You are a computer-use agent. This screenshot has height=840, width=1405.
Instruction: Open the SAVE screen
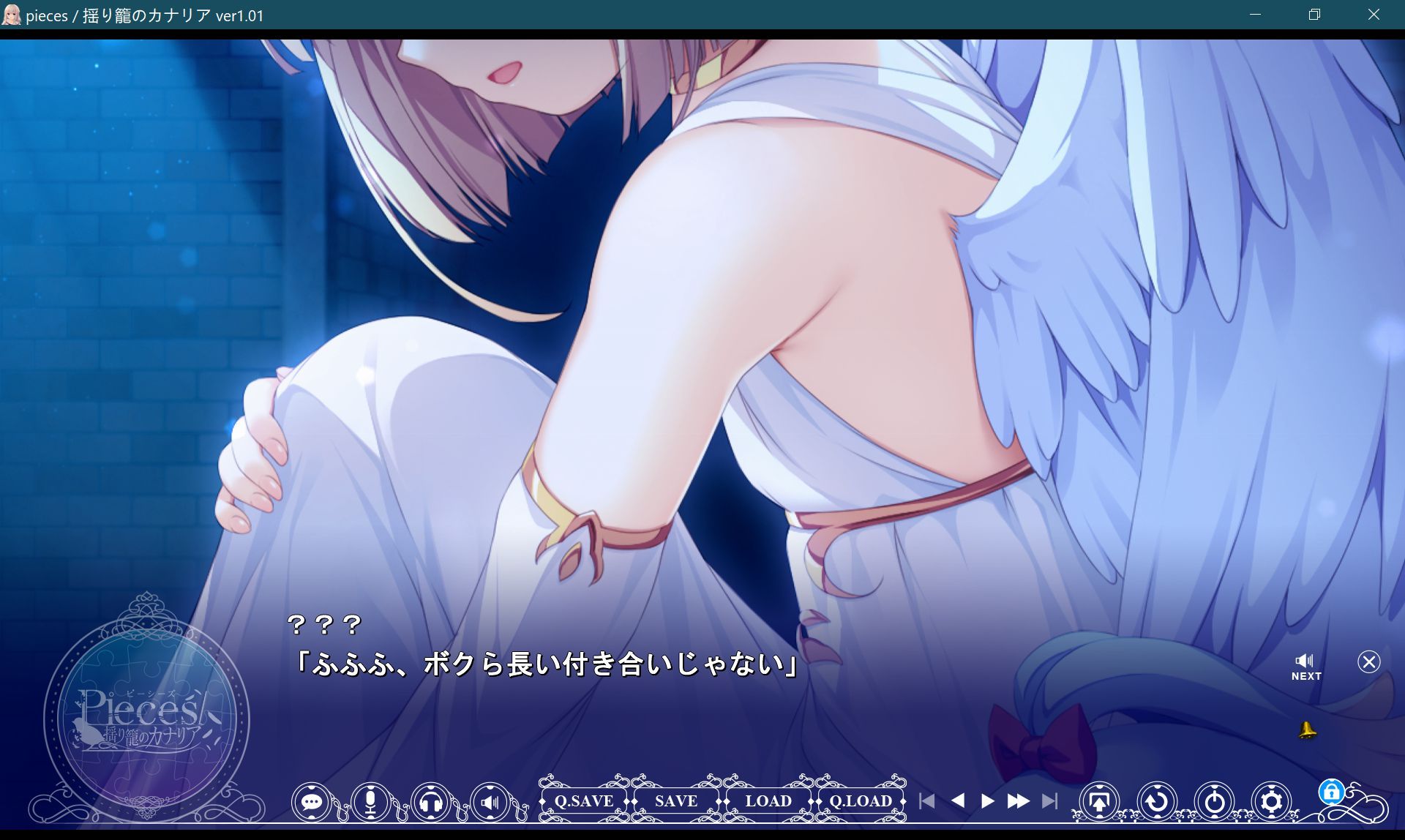[x=675, y=801]
